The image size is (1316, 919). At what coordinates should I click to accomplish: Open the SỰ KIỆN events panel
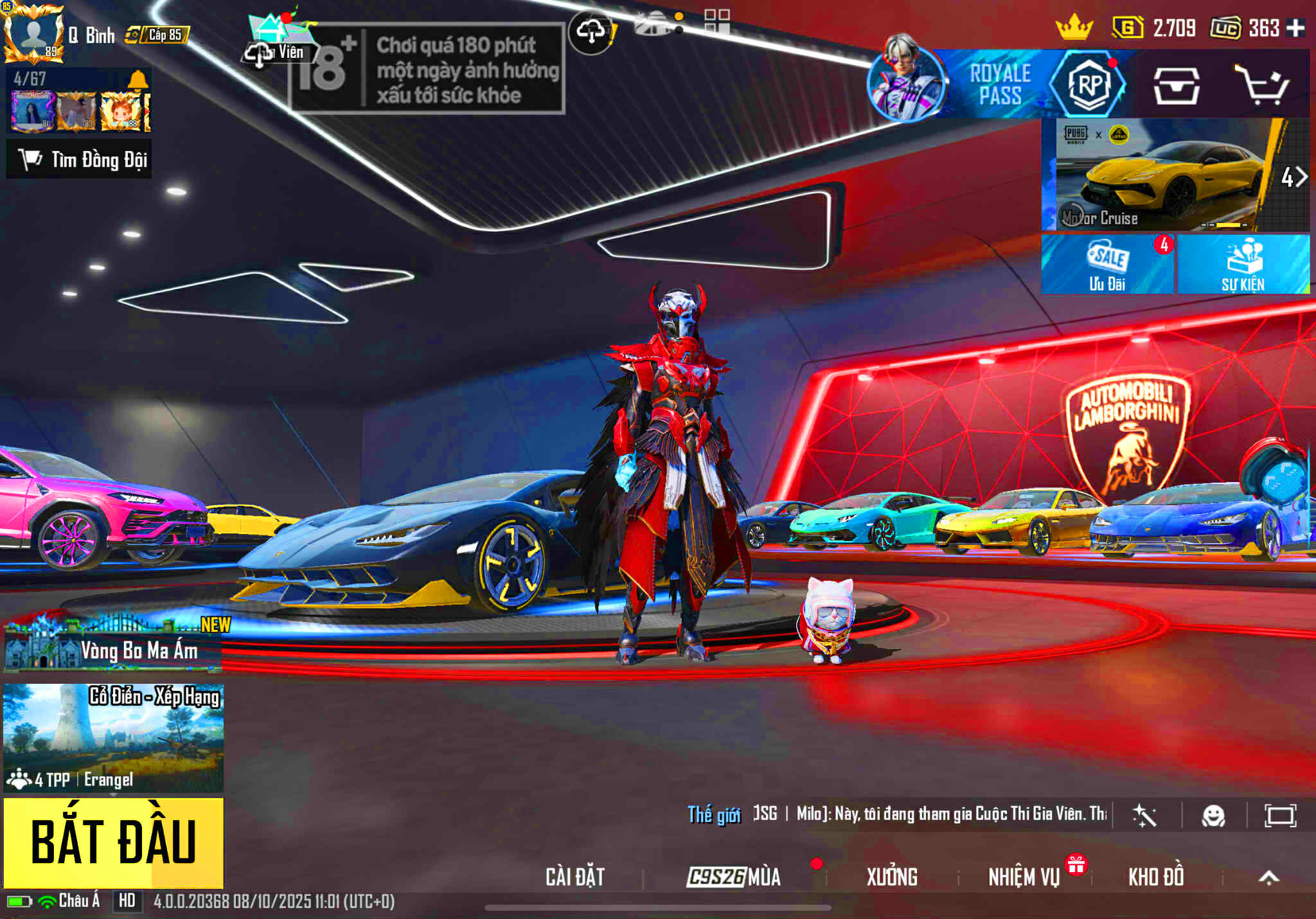pyautogui.click(x=1243, y=264)
